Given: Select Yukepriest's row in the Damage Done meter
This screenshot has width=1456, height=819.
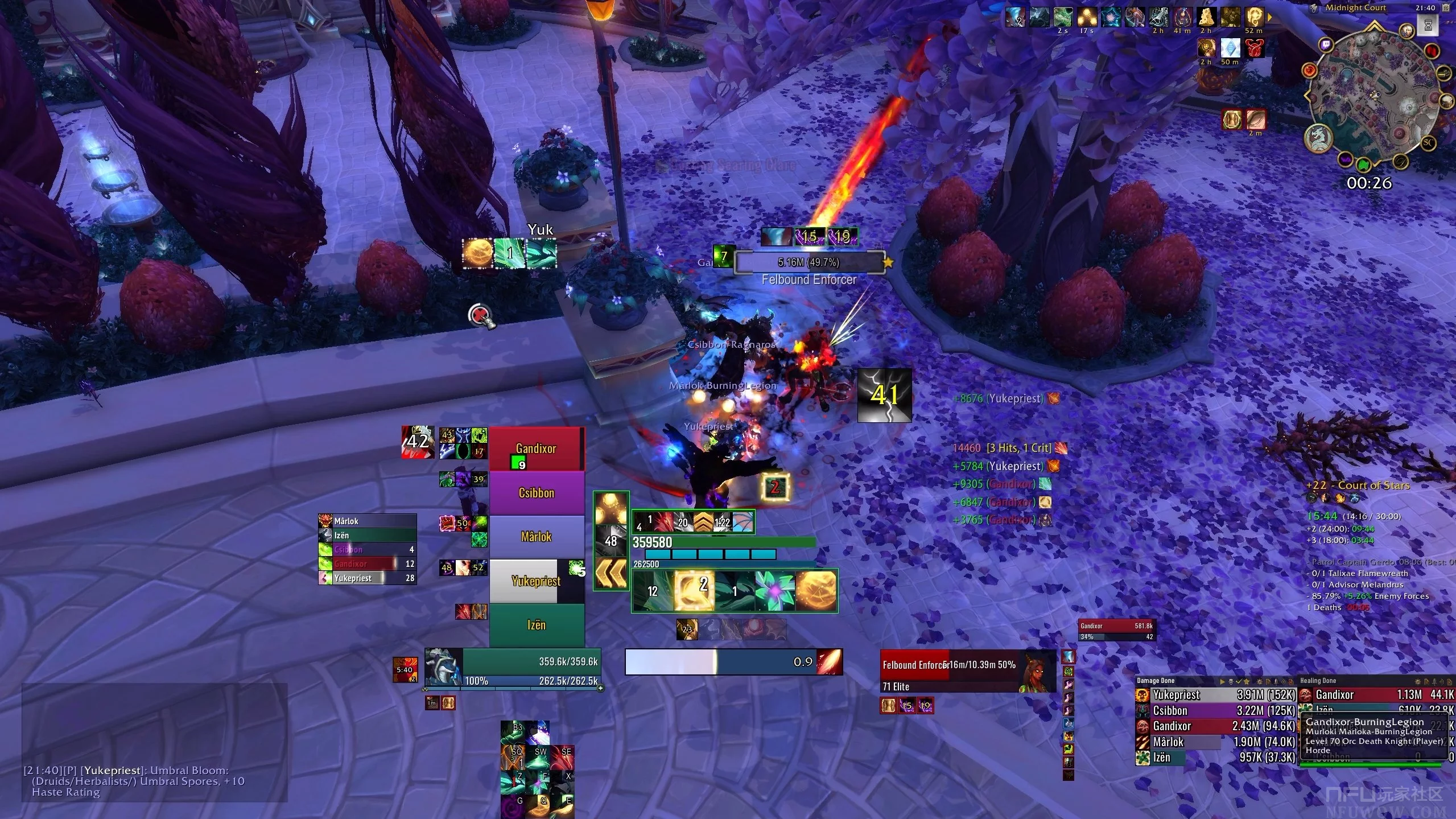Looking at the screenshot, I should click(x=1215, y=695).
